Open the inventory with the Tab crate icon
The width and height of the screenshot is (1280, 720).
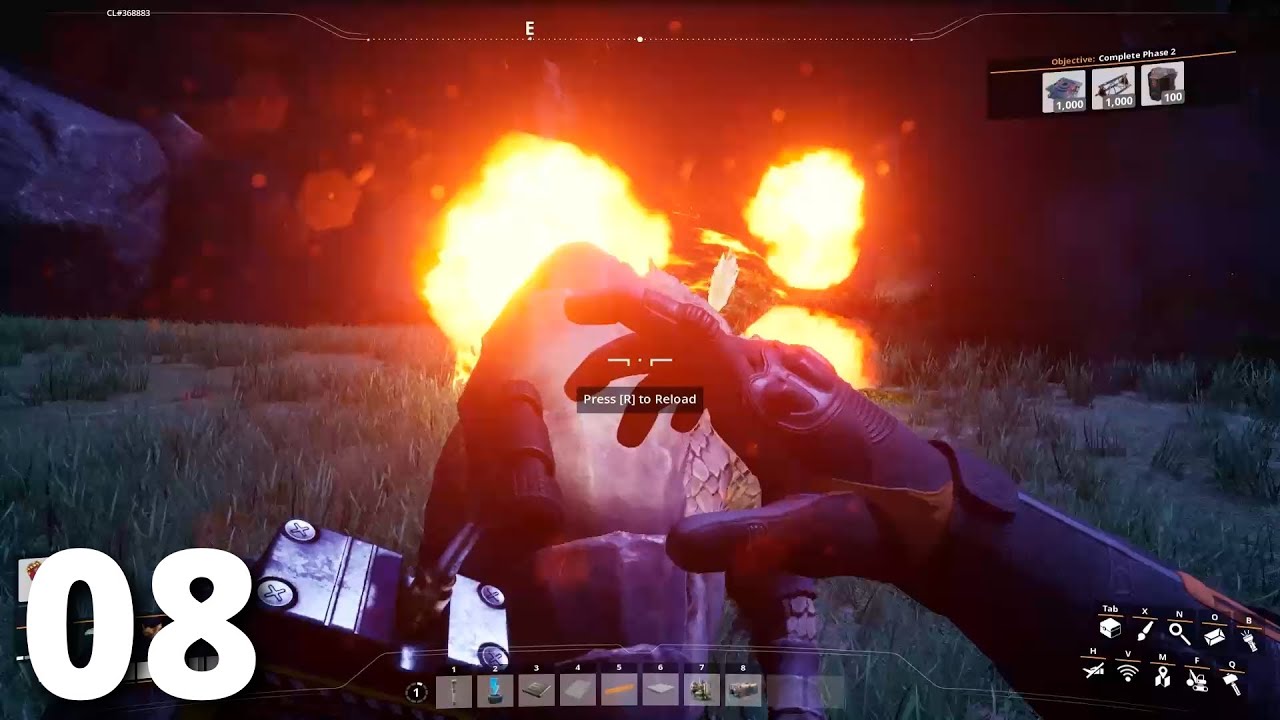point(1110,627)
